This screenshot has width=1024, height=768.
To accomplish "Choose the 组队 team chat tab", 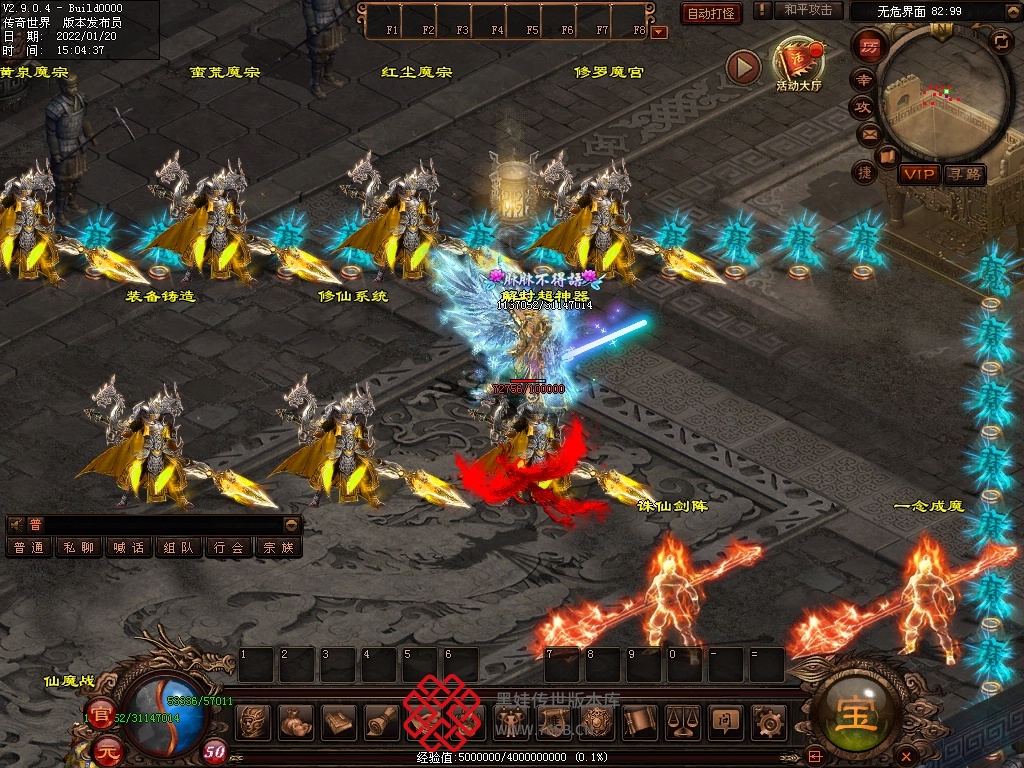I will click(179, 547).
